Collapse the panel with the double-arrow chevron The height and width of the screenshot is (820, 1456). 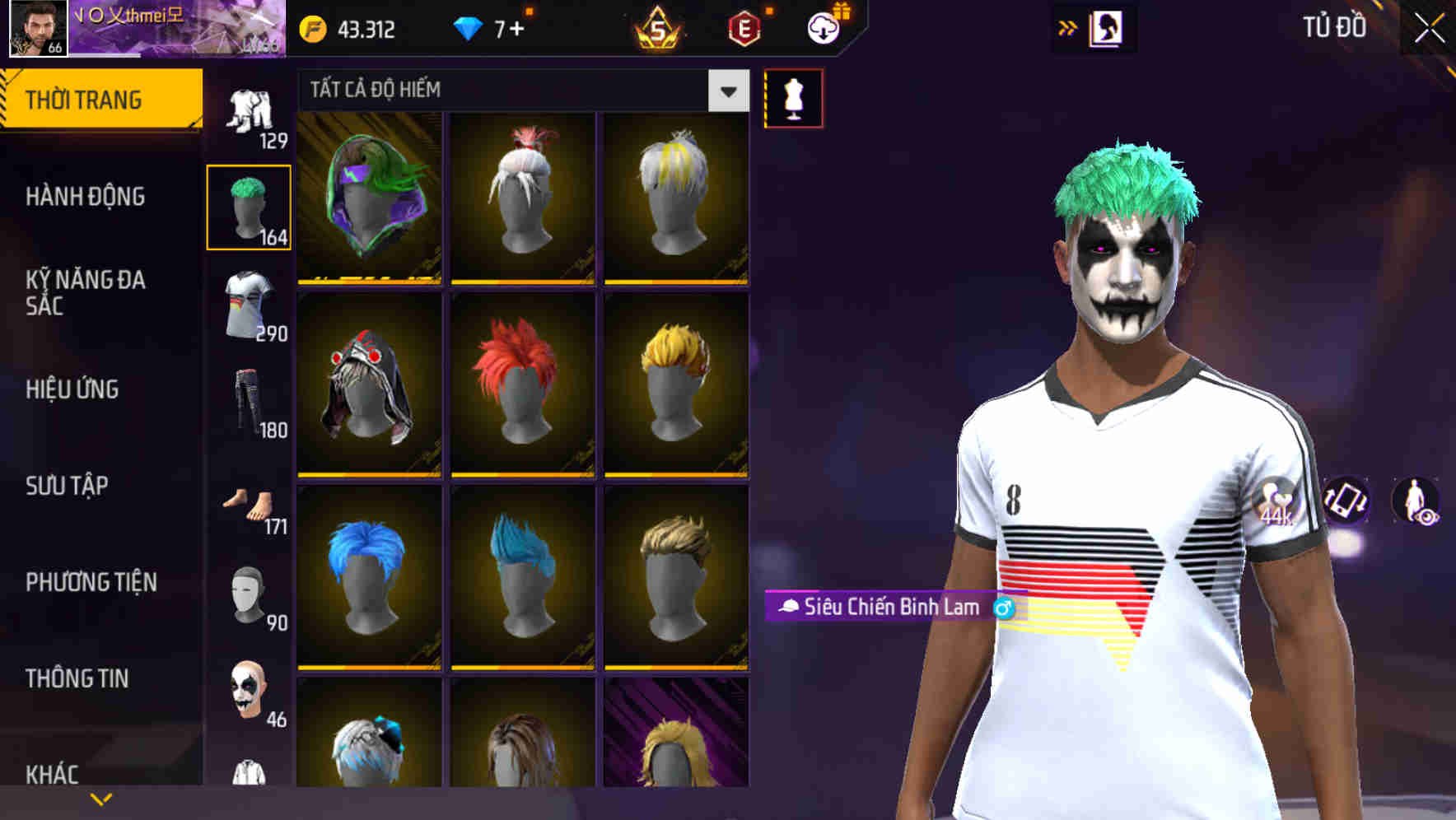[1068, 27]
